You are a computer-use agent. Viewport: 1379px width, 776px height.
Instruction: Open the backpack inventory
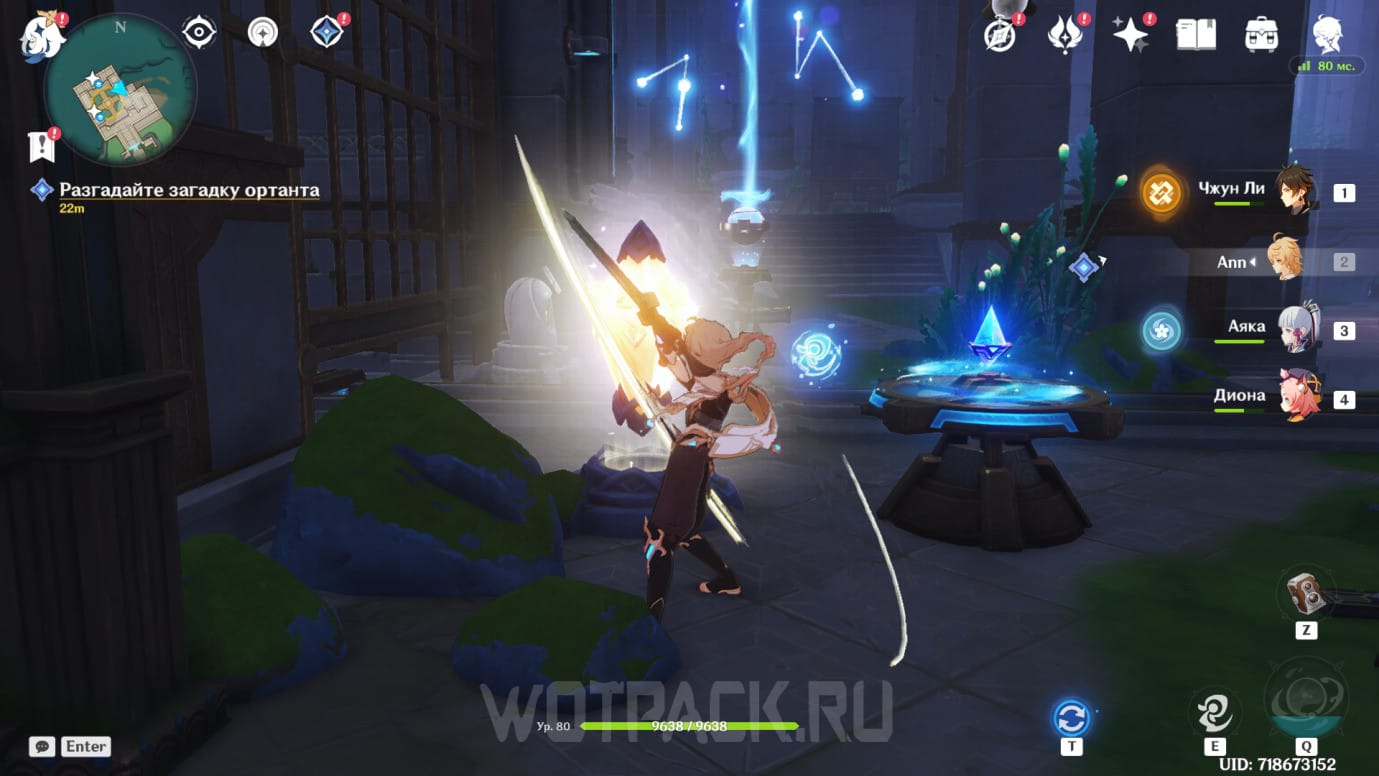tap(1261, 35)
